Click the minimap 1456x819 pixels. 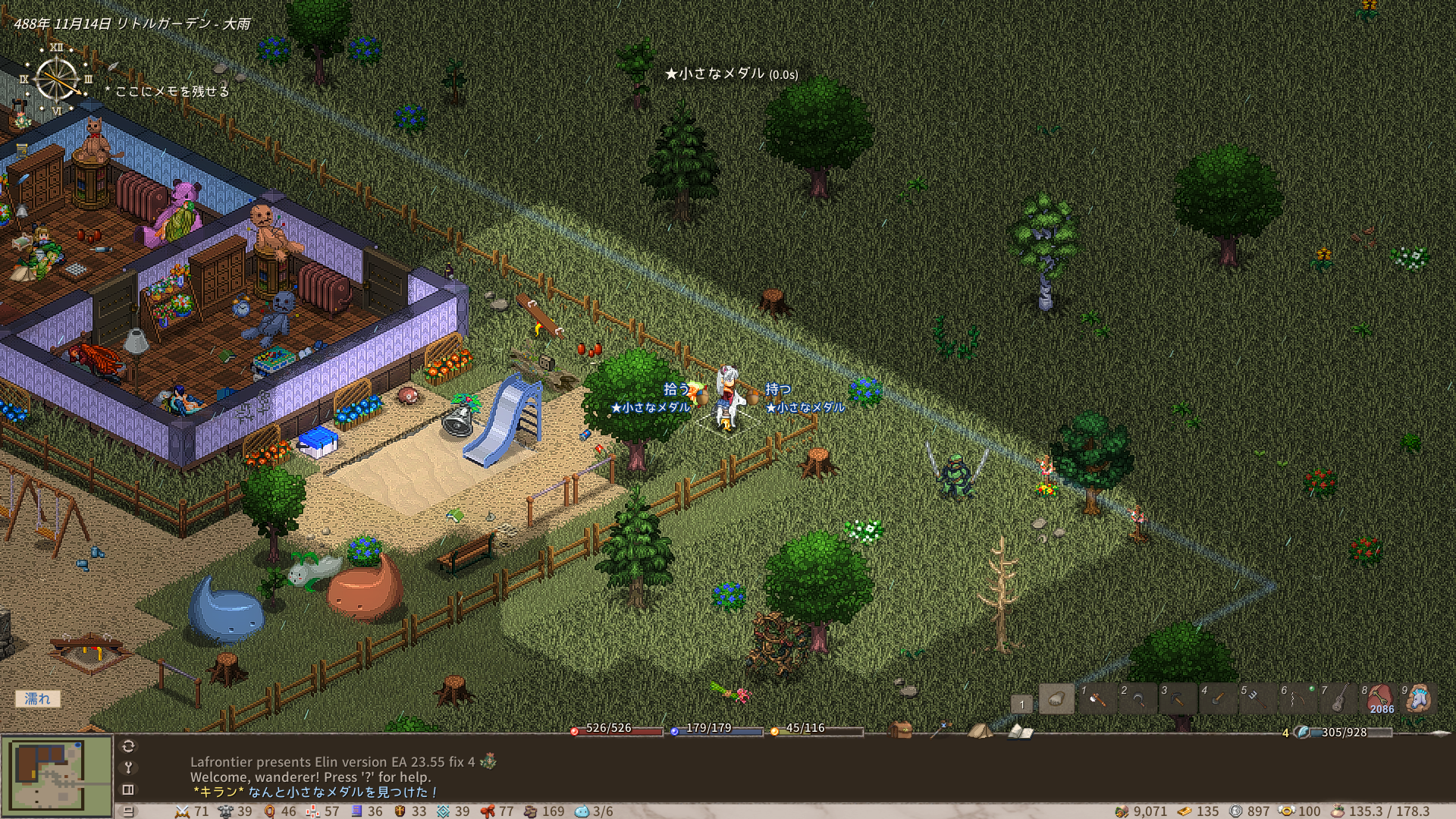tap(57, 773)
